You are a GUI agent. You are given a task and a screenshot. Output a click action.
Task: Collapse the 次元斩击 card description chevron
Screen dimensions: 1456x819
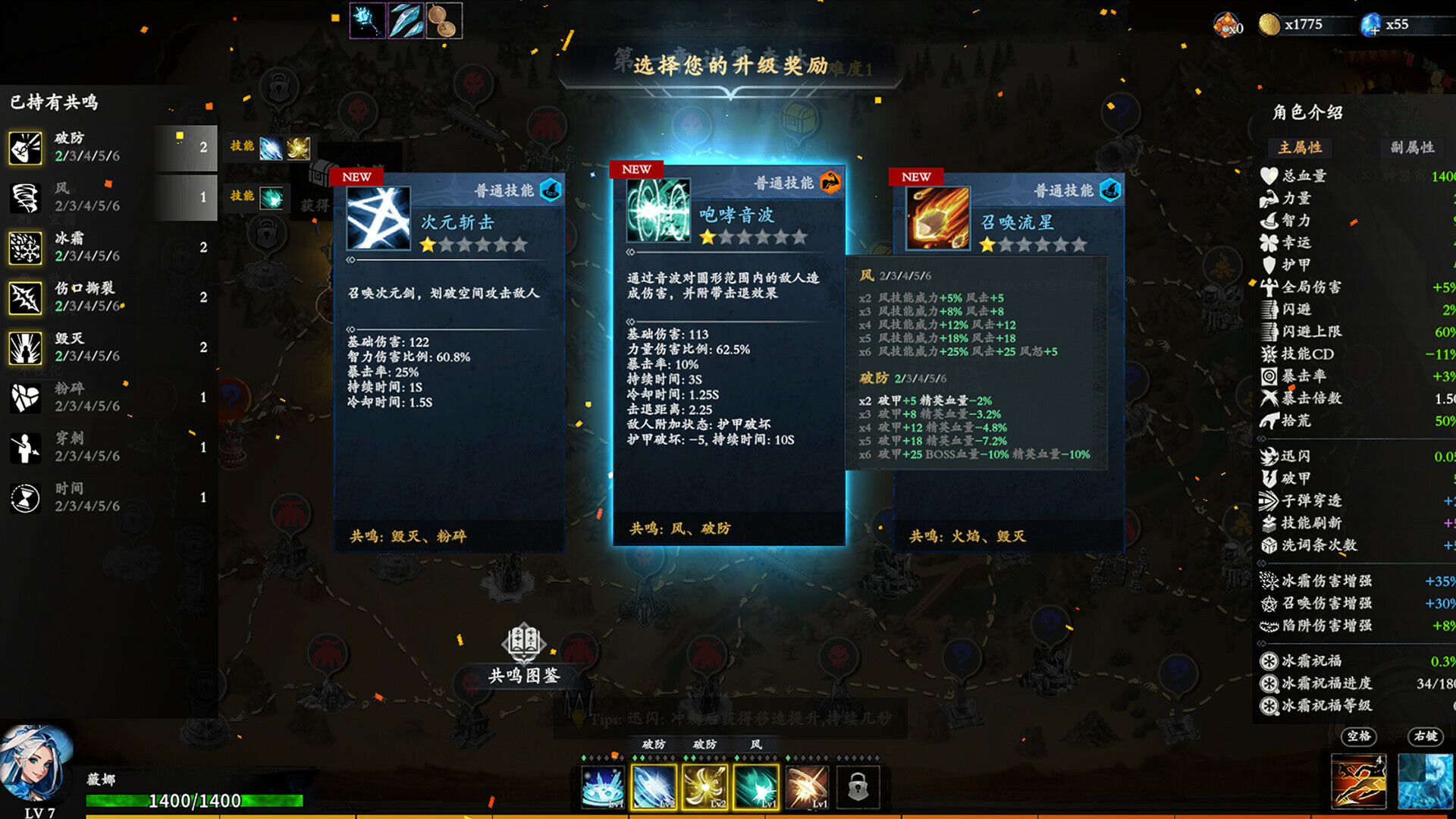pyautogui.click(x=350, y=259)
